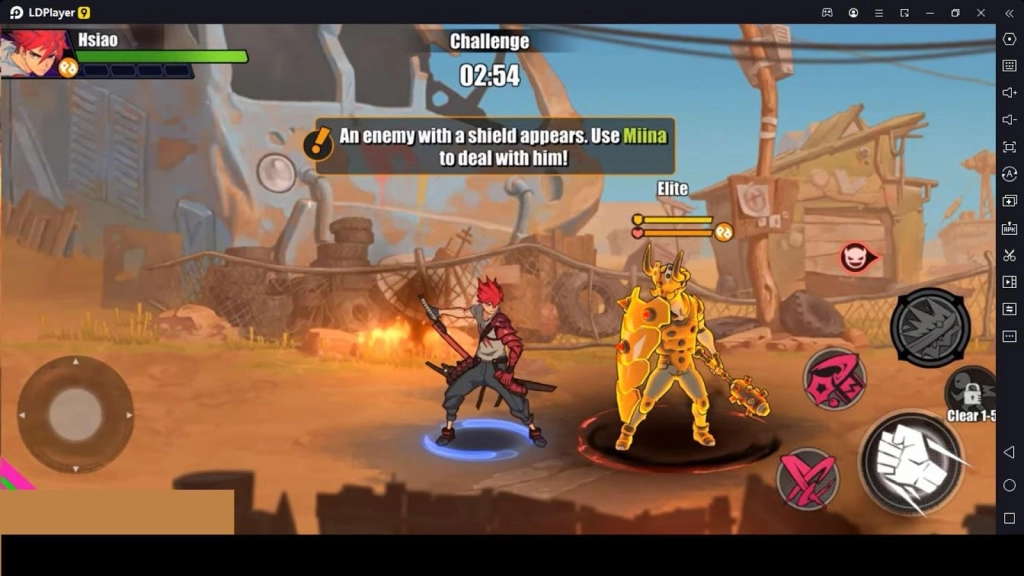Viewport: 1024px width, 576px height.
Task: Trigger the pink crossed-blades skill
Action: pyautogui.click(x=807, y=478)
